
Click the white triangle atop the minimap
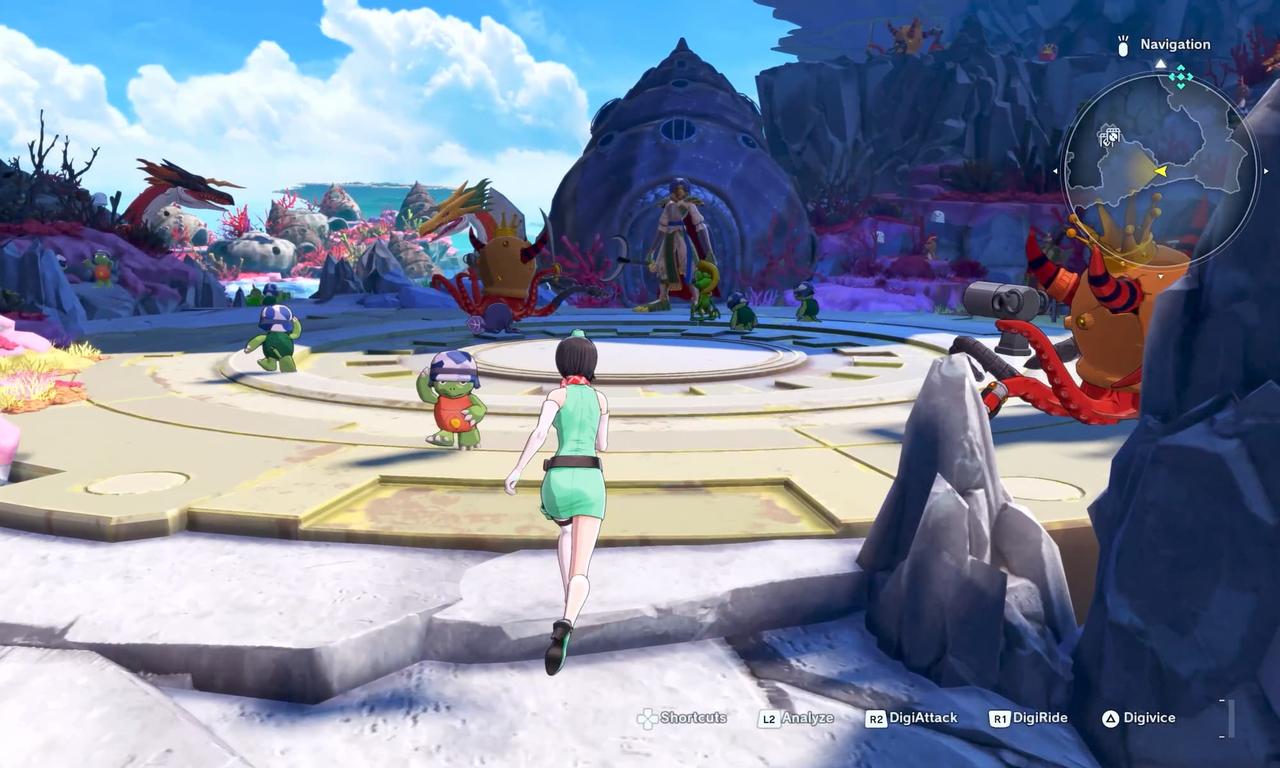tap(1161, 63)
